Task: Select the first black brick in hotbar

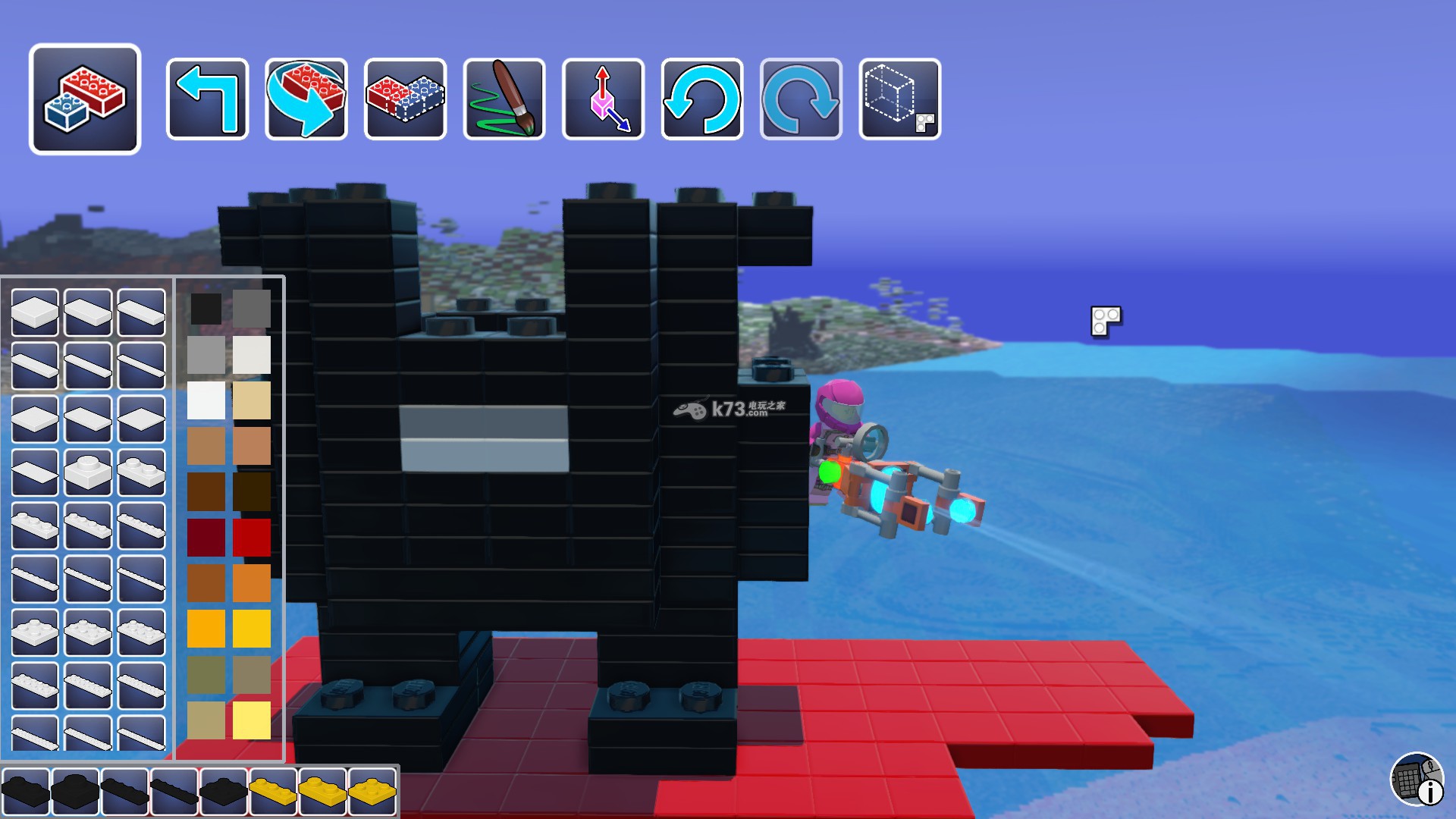Action: tap(25, 791)
